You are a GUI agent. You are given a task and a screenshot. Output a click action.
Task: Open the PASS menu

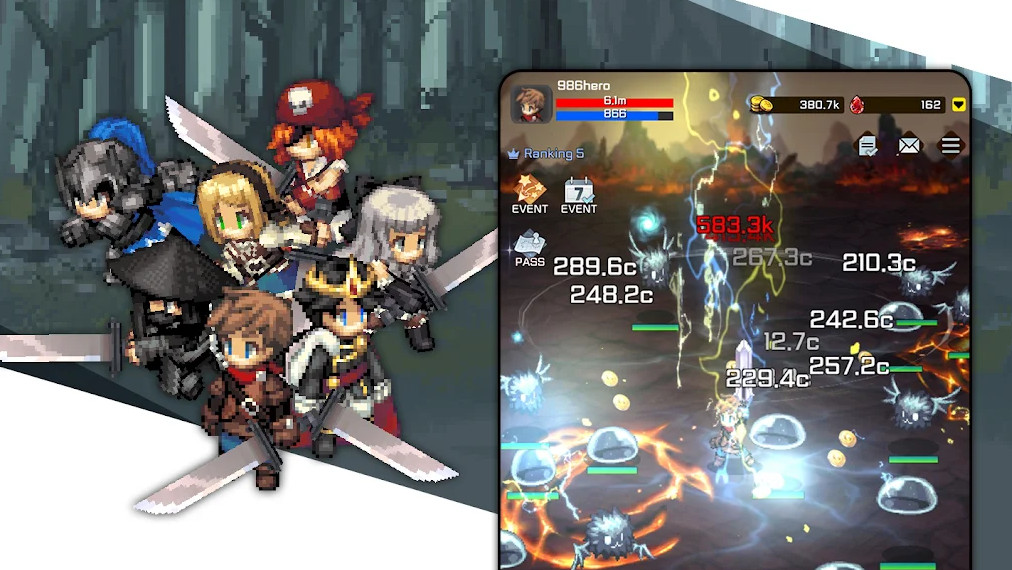[x=529, y=247]
